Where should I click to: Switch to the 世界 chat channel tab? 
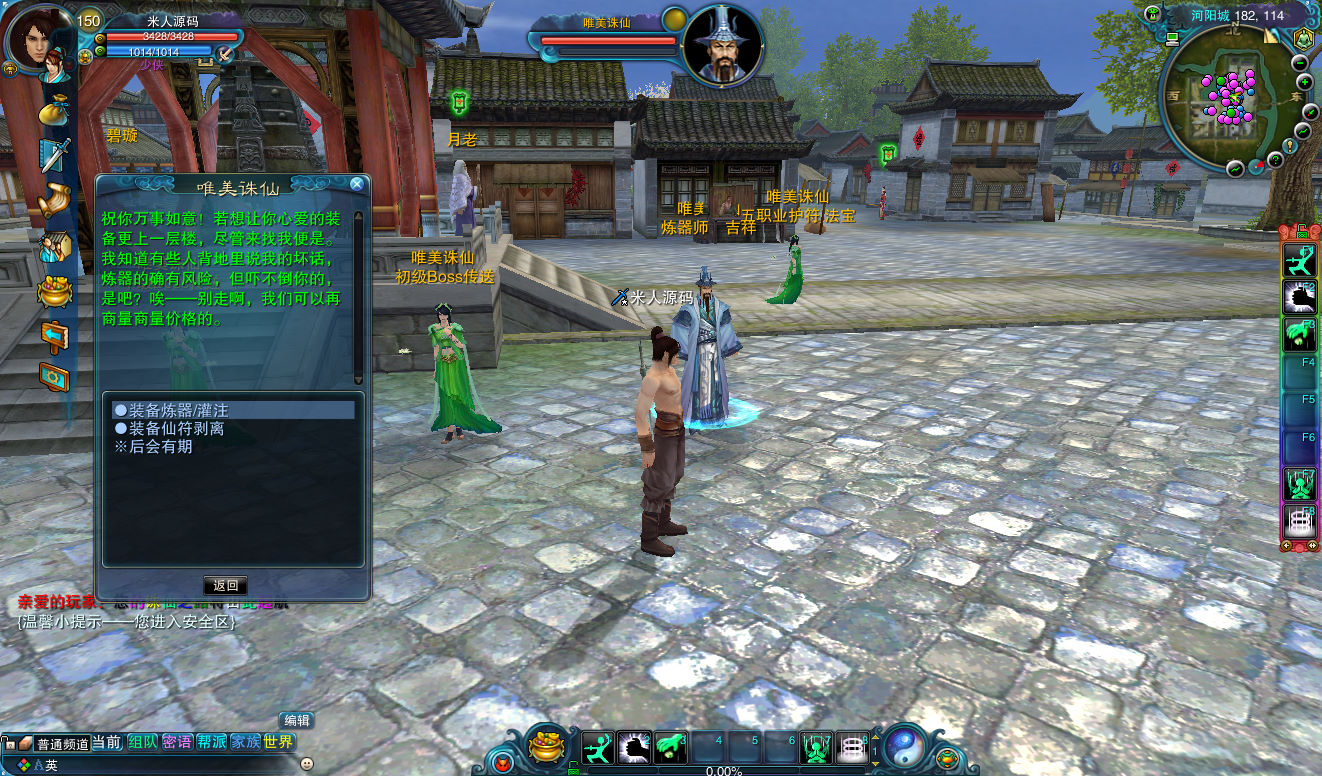(x=278, y=742)
